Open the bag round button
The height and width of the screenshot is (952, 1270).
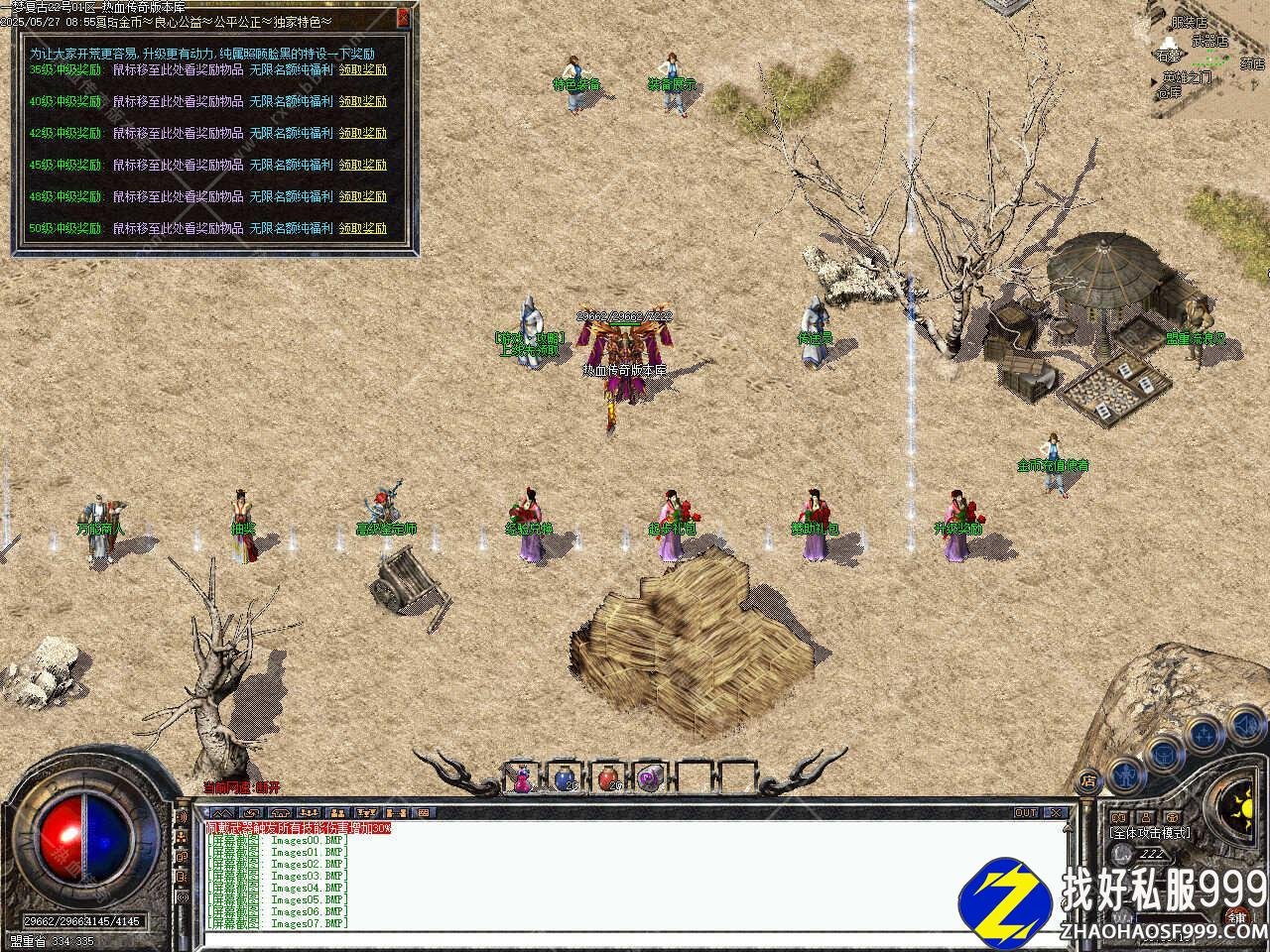pos(1162,755)
